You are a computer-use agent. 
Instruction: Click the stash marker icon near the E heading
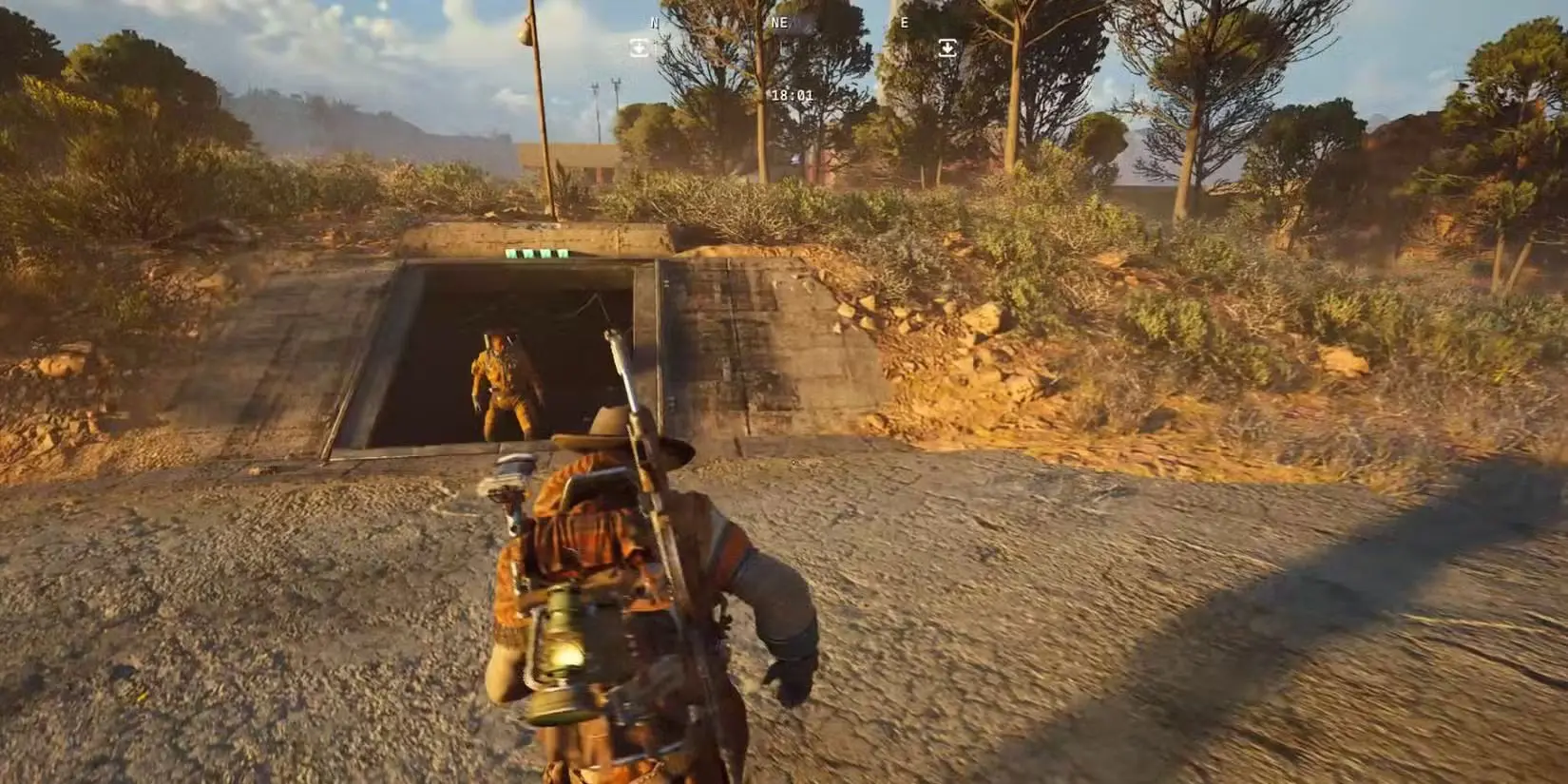tap(946, 46)
